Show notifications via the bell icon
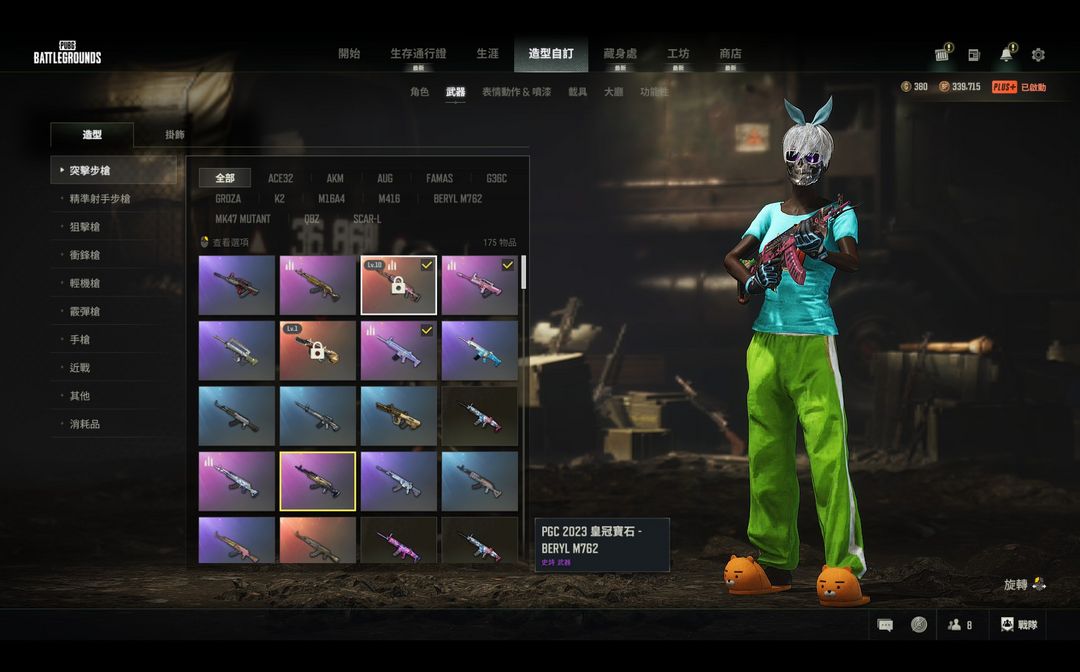The height and width of the screenshot is (672, 1080). [x=1006, y=55]
